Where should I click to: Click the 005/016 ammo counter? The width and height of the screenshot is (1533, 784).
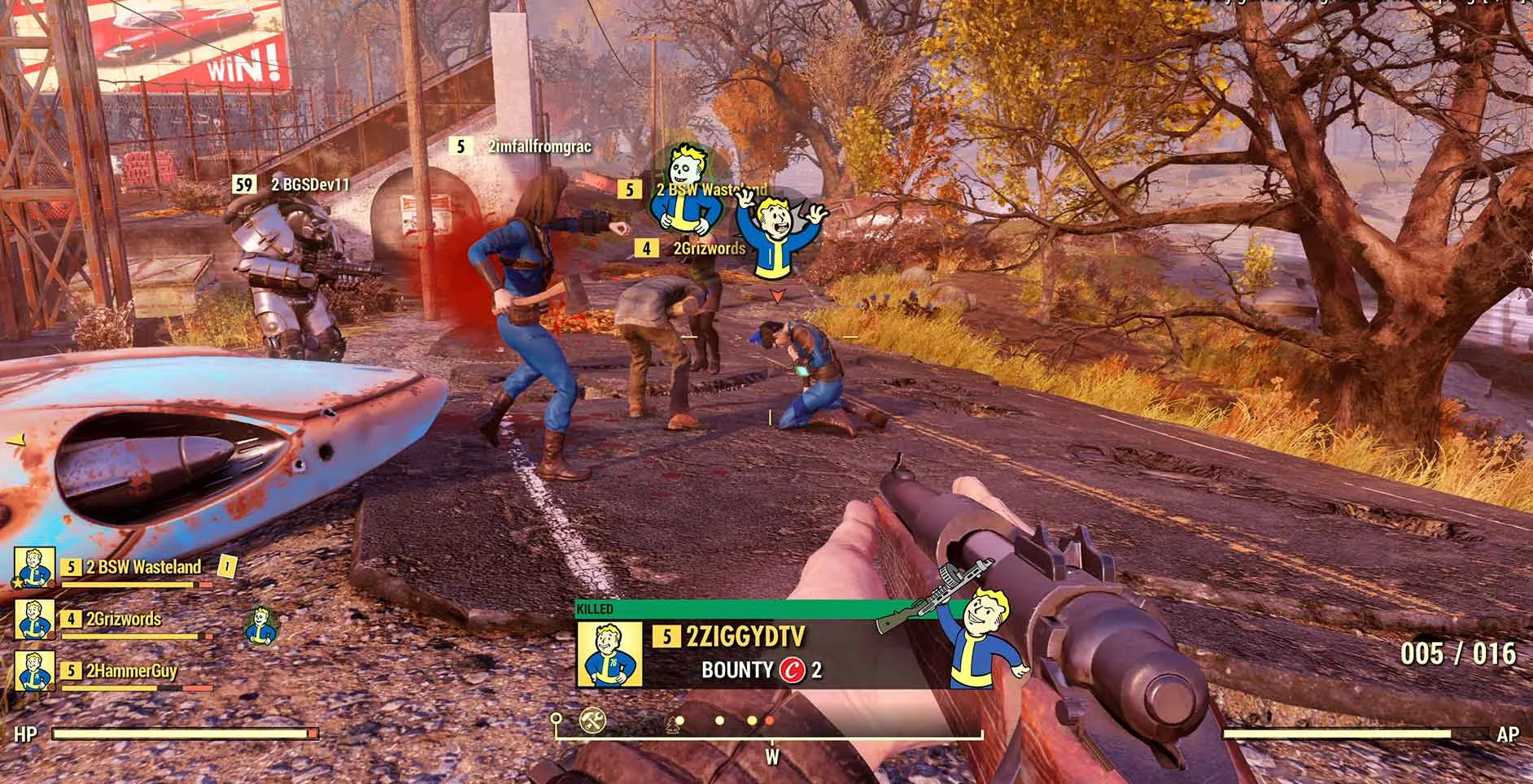pyautogui.click(x=1461, y=654)
